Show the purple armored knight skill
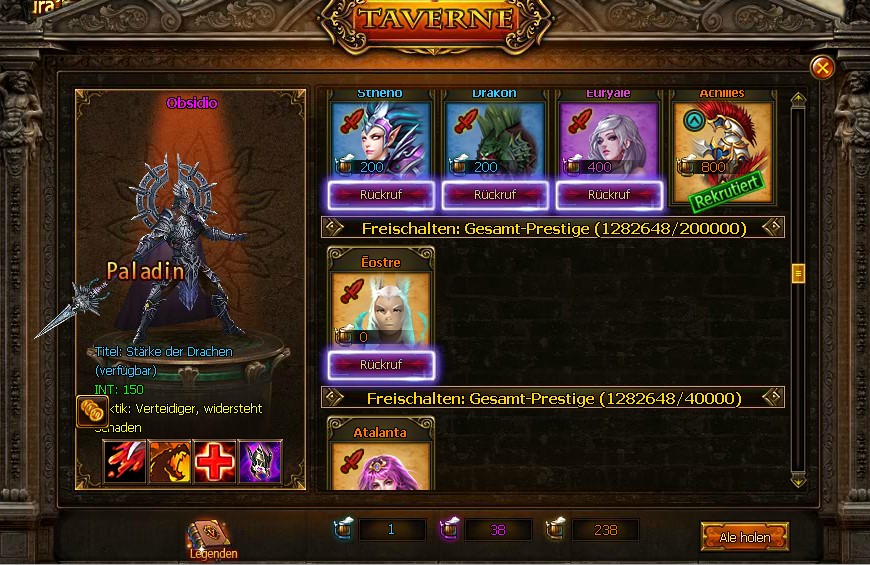Viewport: 870px width, 565px height. point(260,461)
